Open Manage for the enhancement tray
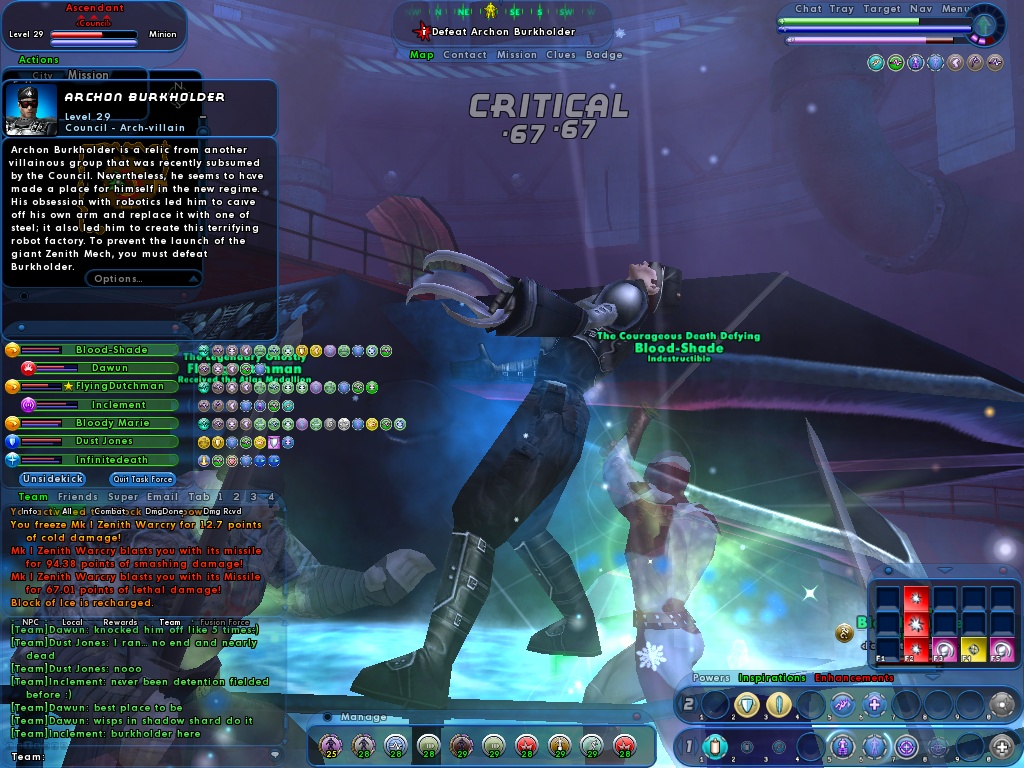This screenshot has width=1024, height=768. tap(363, 717)
